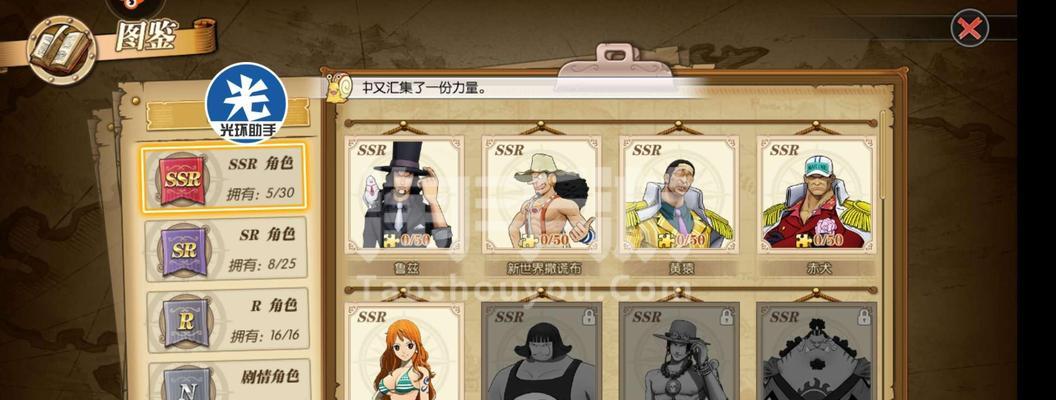Viewport: 1056px width, 400px height.
Task: Select the 鲁兹 SSR character card
Action: [x=405, y=195]
